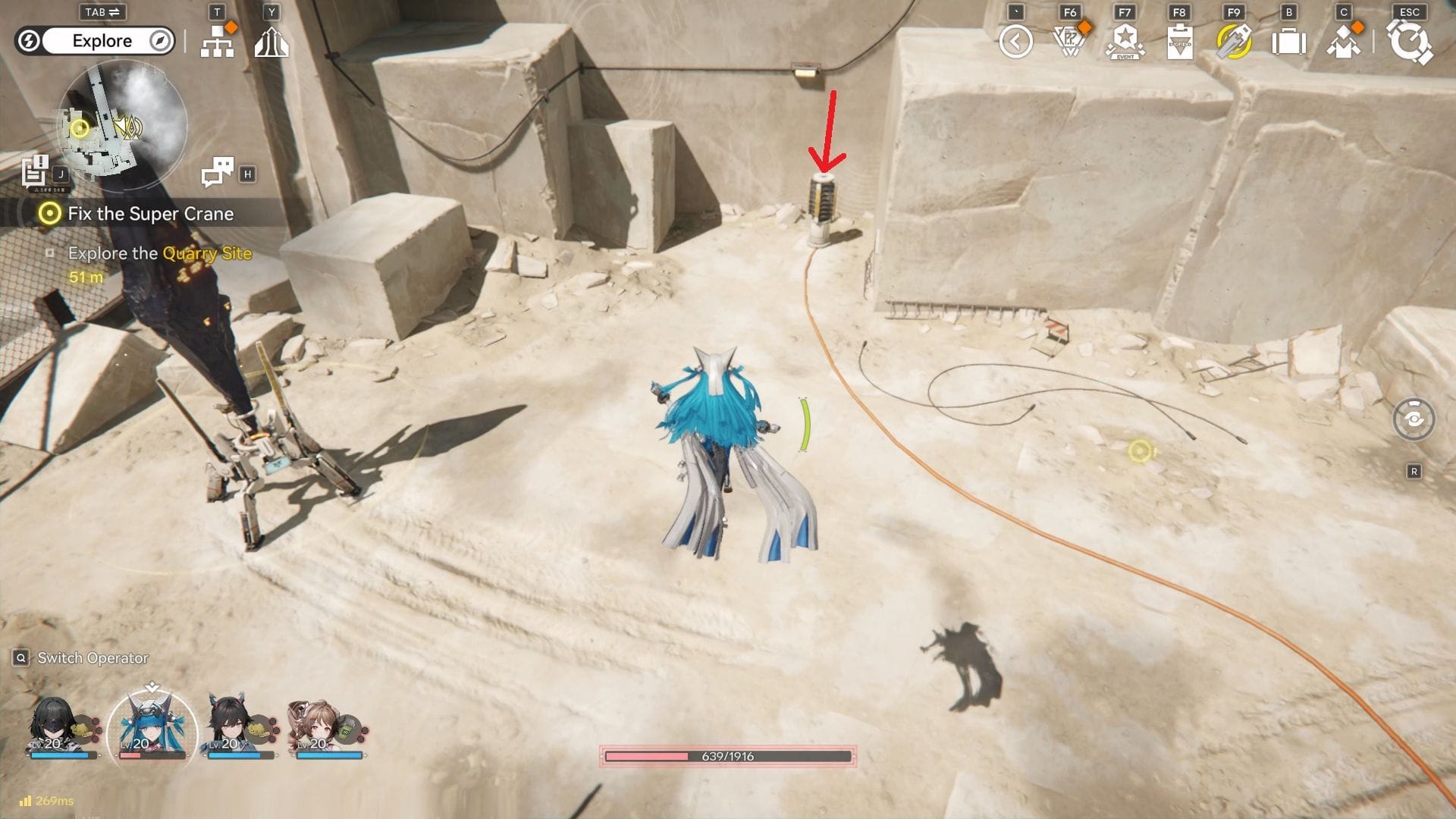Toggle the Explore mode switch
This screenshot has height=819, width=1456.
[x=95, y=41]
